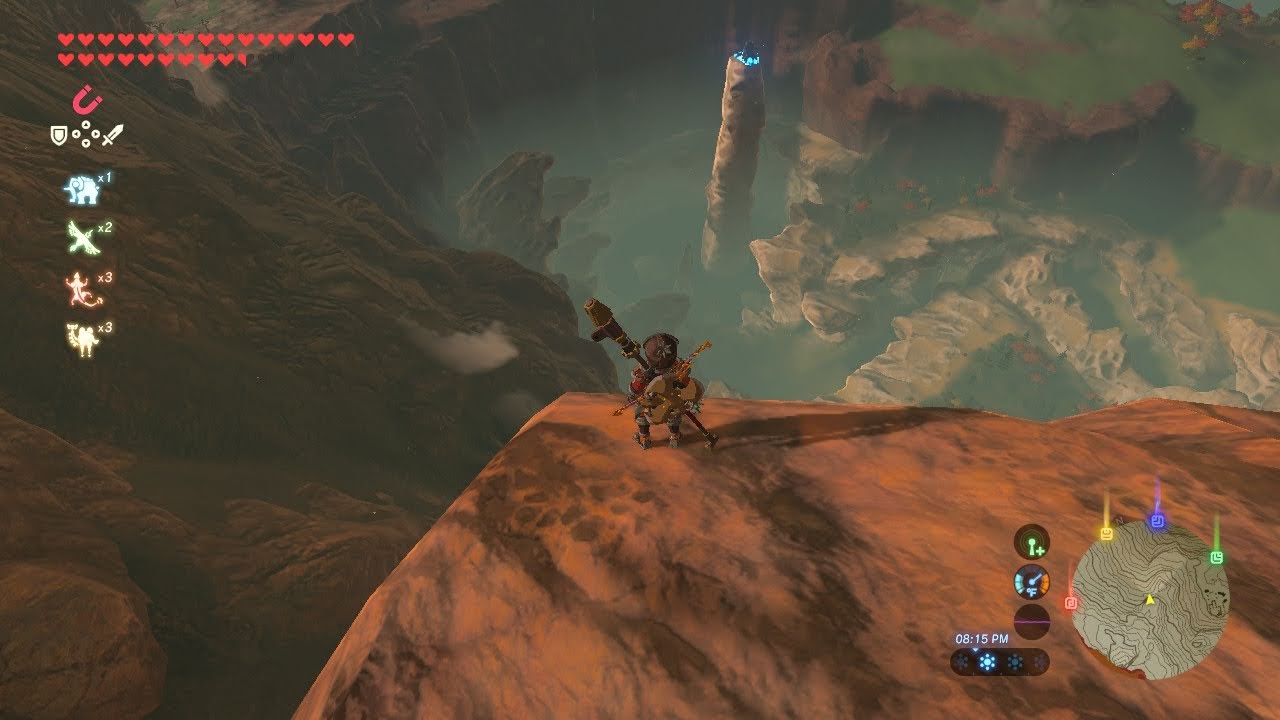Trigger the green bird Revali's Gale icon
Screen dimensions: 1280x720
pos(80,238)
